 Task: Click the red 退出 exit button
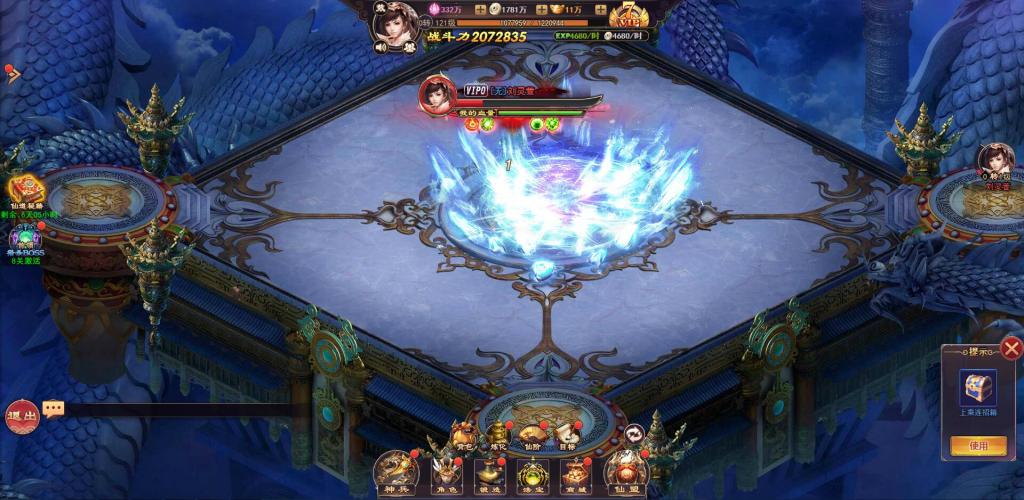click(21, 415)
